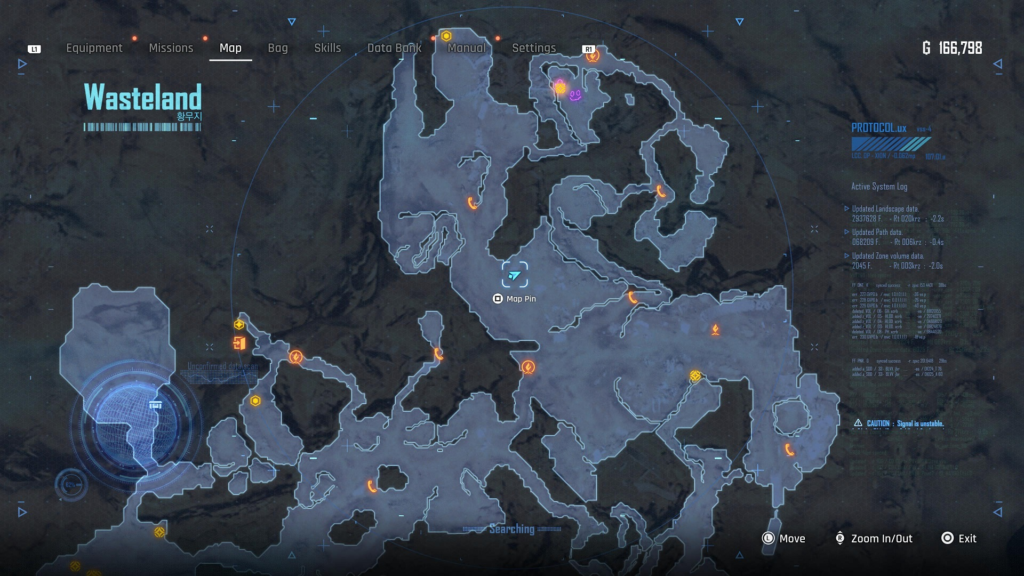Viewport: 1024px width, 576px height.
Task: Switch to the Settings tab
Action: [534, 48]
